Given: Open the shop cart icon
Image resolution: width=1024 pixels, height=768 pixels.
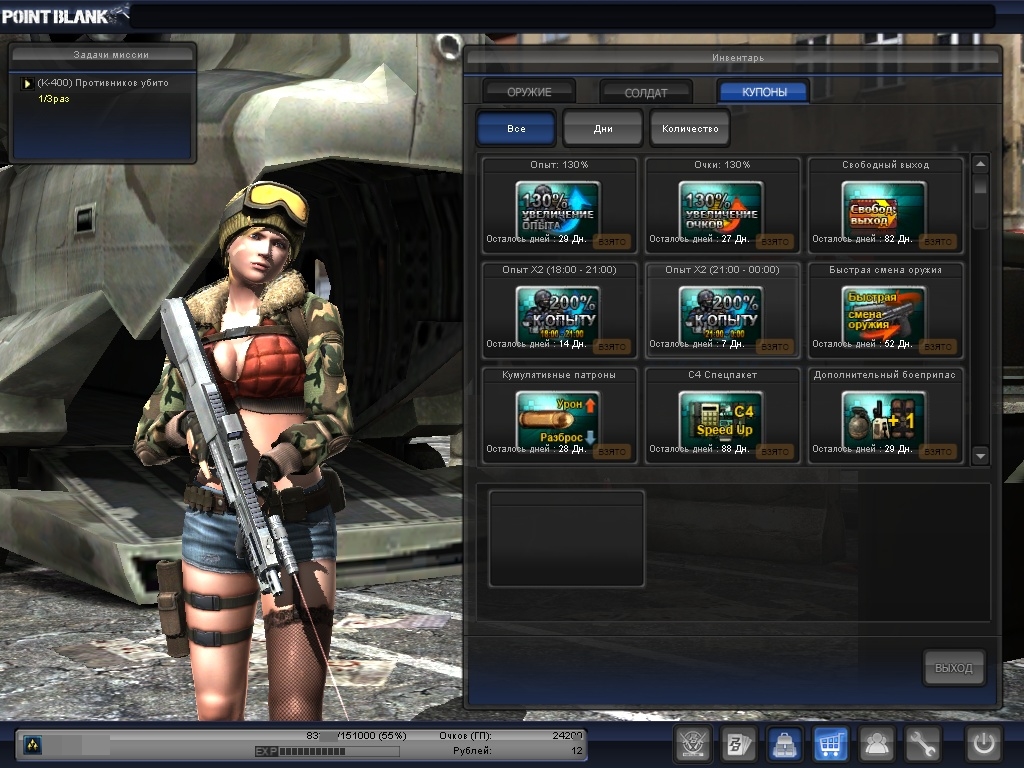Looking at the screenshot, I should tap(831, 744).
